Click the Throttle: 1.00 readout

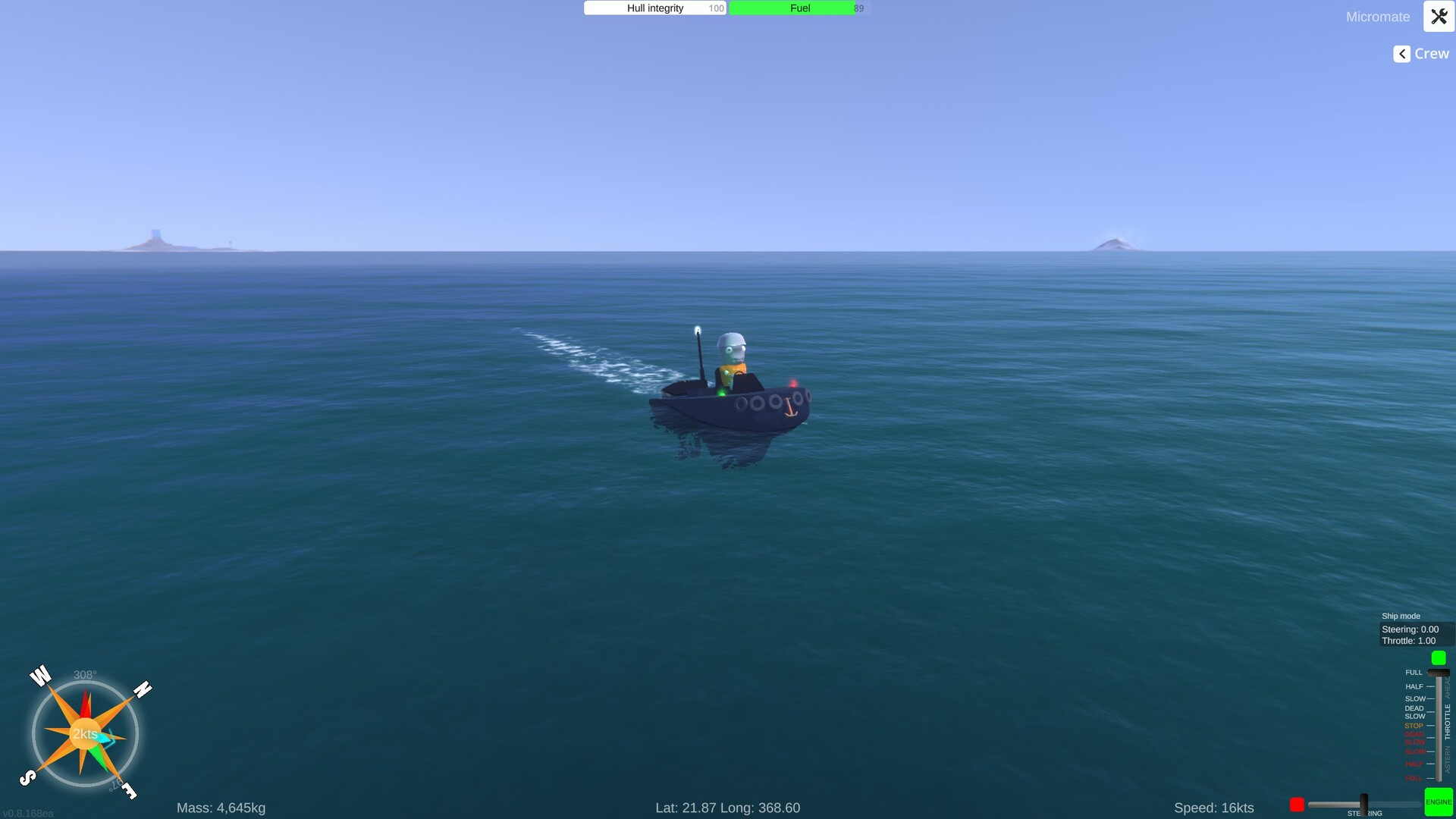(x=1409, y=641)
